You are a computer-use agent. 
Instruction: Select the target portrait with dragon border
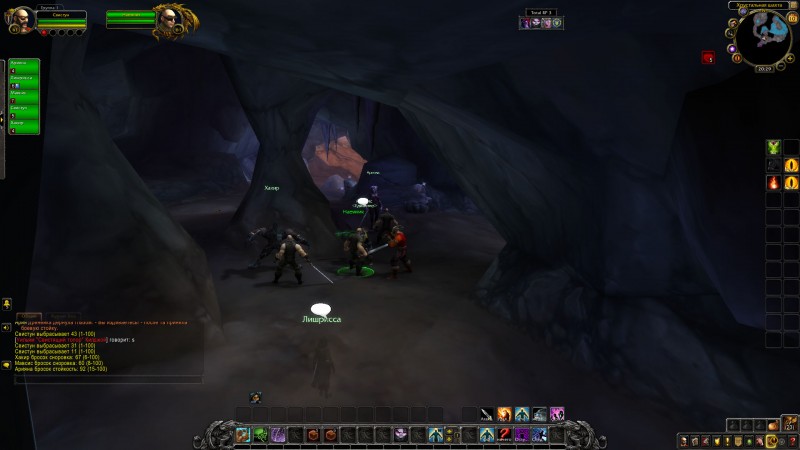coord(168,20)
